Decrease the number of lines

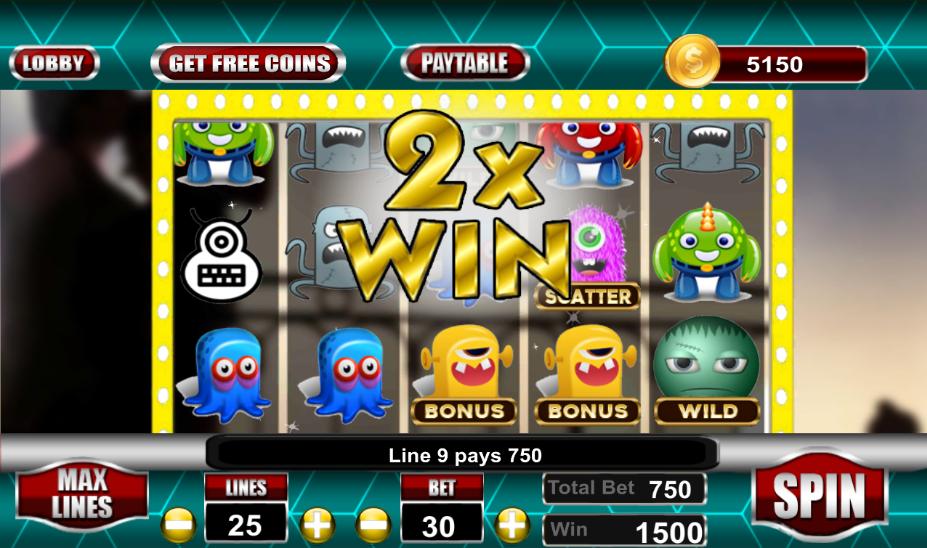[x=178, y=523]
